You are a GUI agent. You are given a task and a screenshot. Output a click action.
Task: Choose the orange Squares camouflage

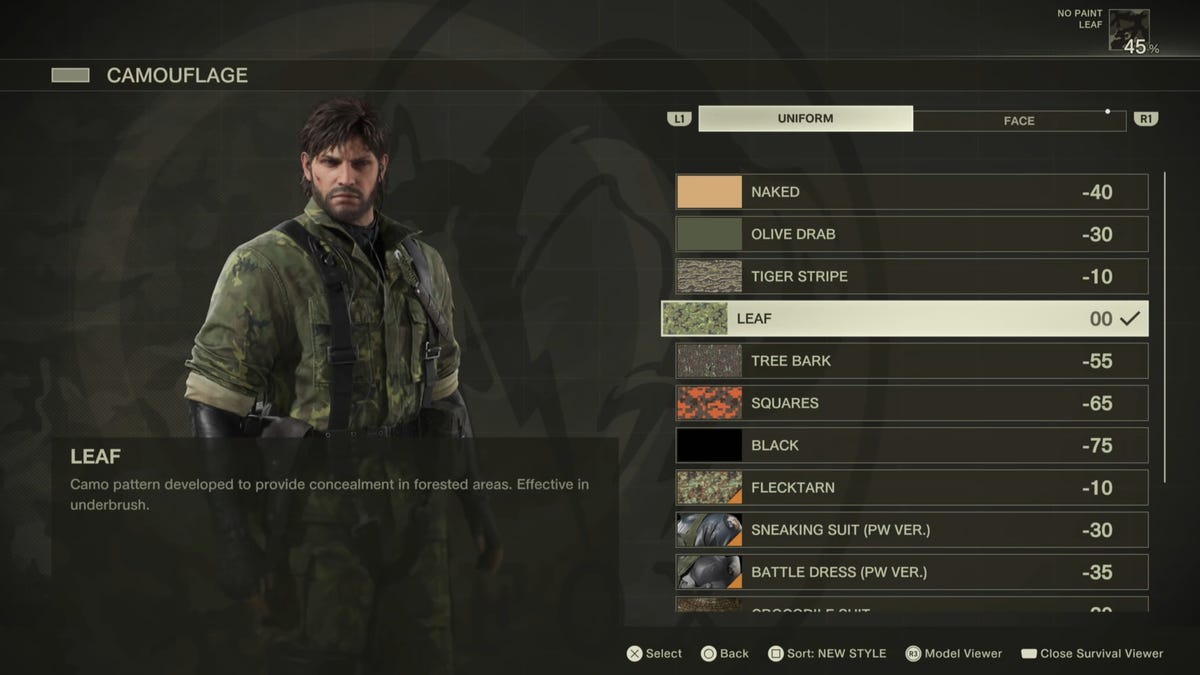coord(911,403)
